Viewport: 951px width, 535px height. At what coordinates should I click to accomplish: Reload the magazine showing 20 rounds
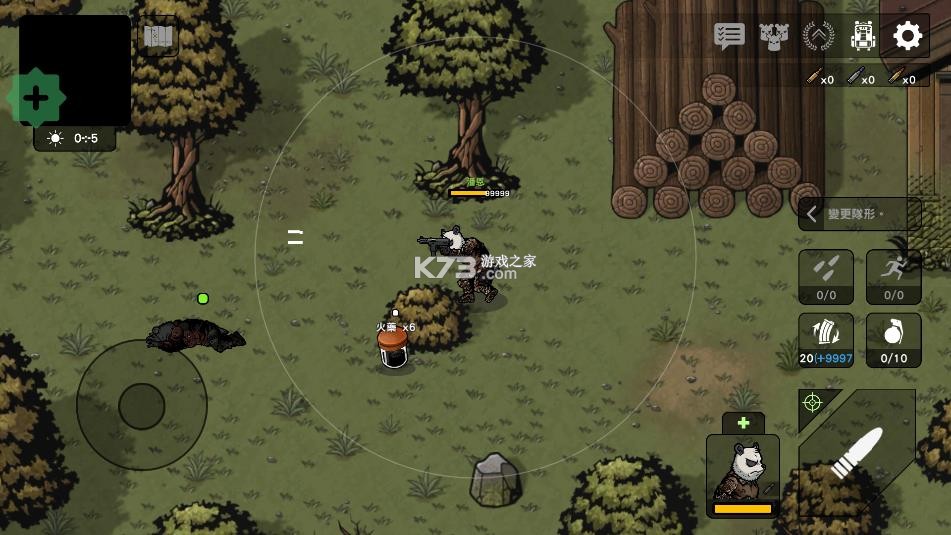tap(826, 340)
